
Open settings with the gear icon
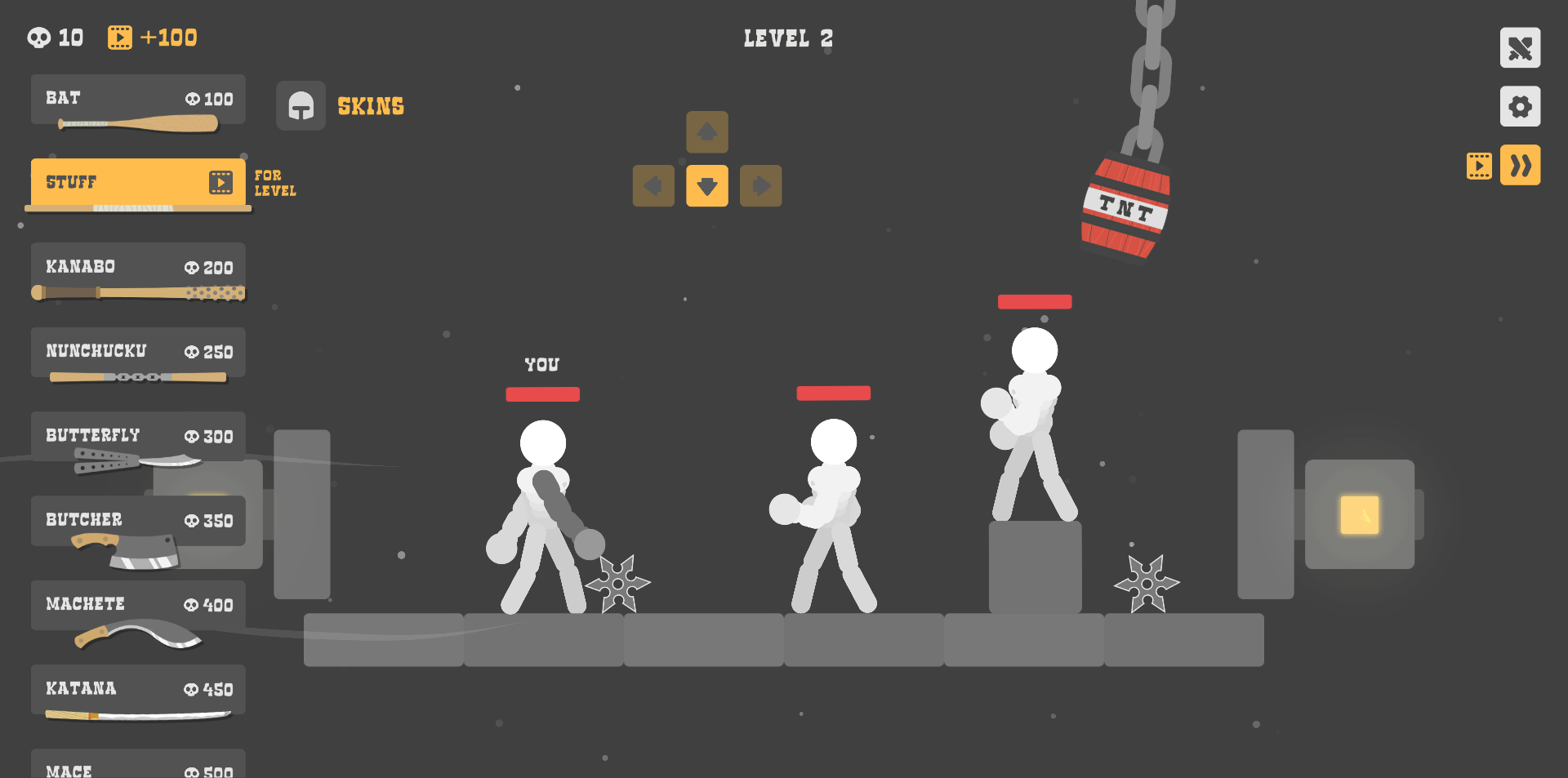point(1520,107)
